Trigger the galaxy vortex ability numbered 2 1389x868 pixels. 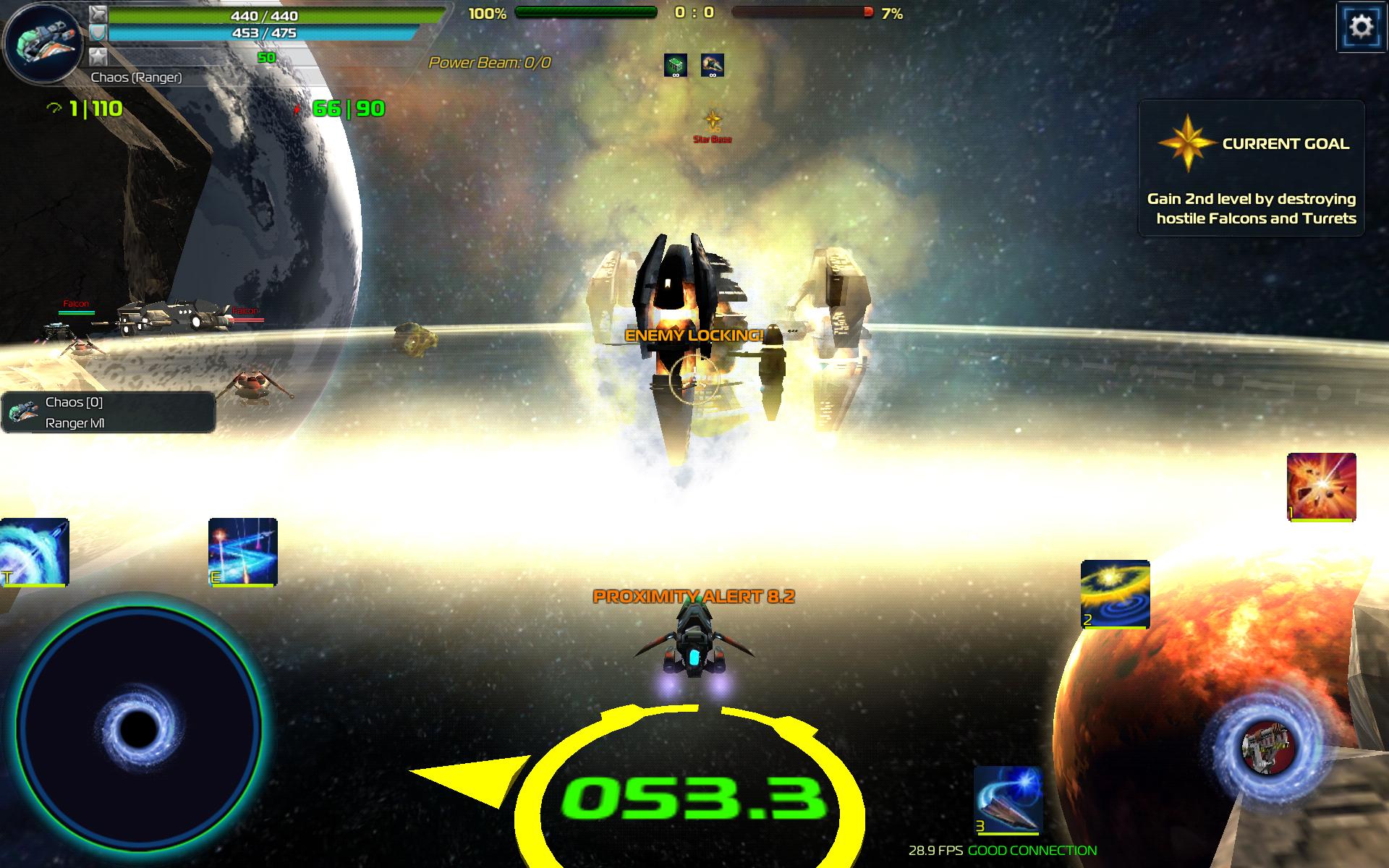point(1115,594)
